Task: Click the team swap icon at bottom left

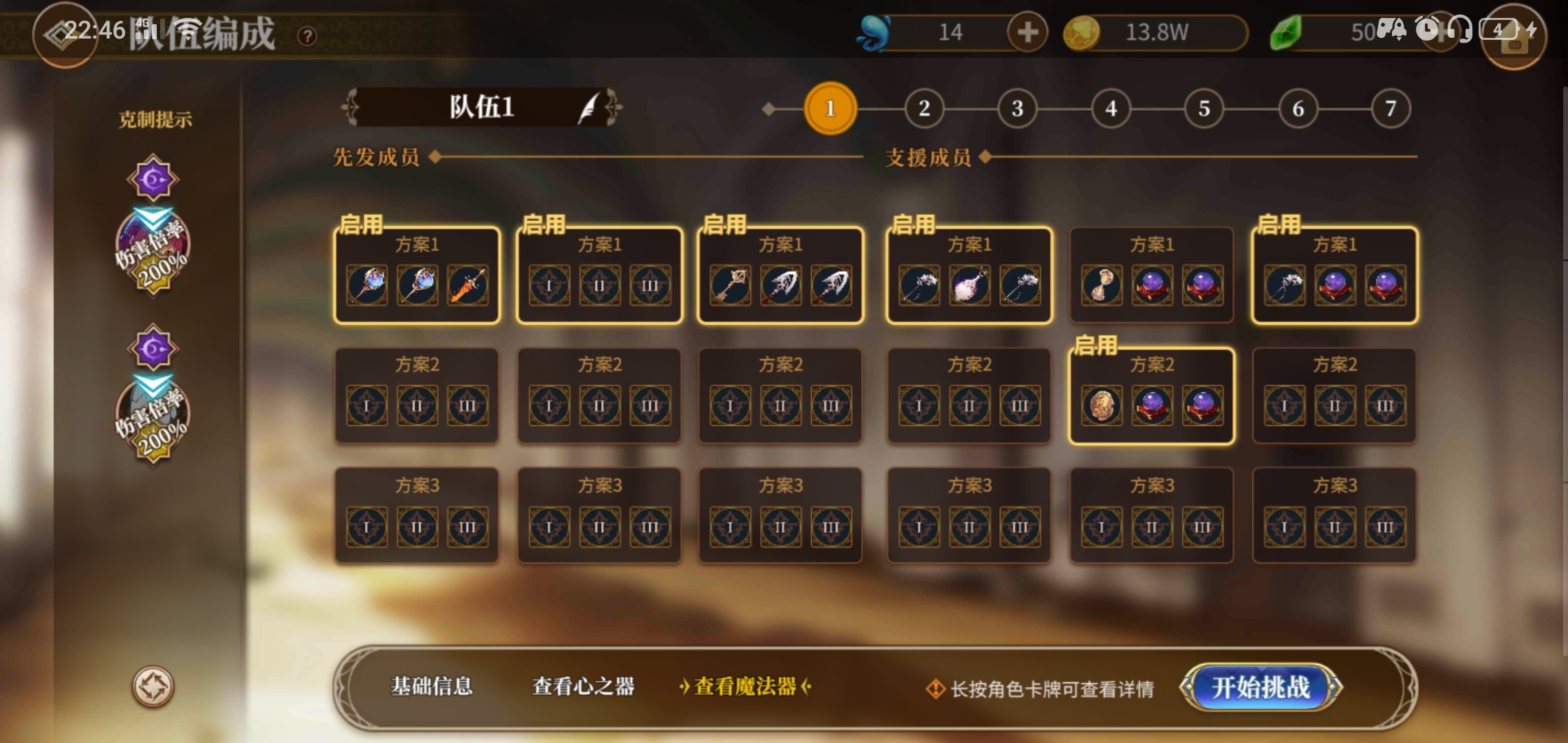Action: (153, 686)
